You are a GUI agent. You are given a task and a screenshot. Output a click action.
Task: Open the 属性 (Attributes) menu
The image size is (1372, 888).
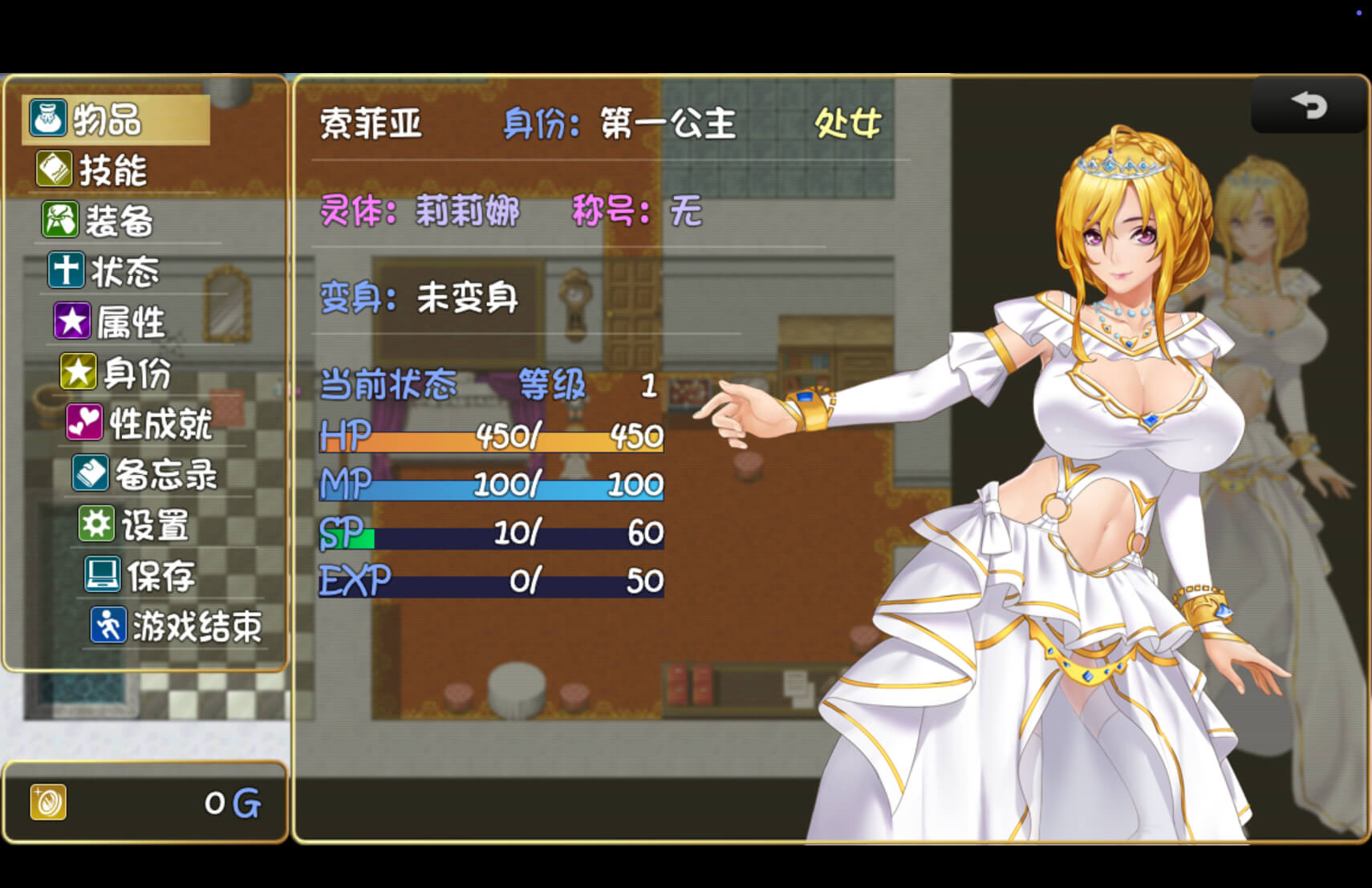point(130,322)
